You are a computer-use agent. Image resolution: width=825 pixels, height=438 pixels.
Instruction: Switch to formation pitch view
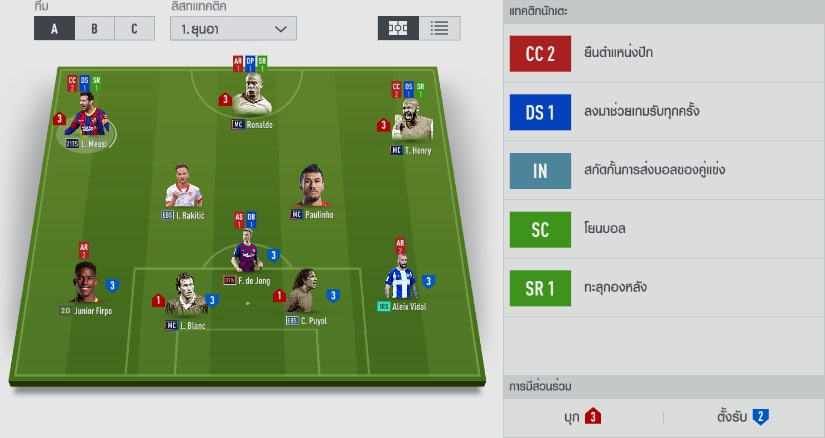click(397, 28)
